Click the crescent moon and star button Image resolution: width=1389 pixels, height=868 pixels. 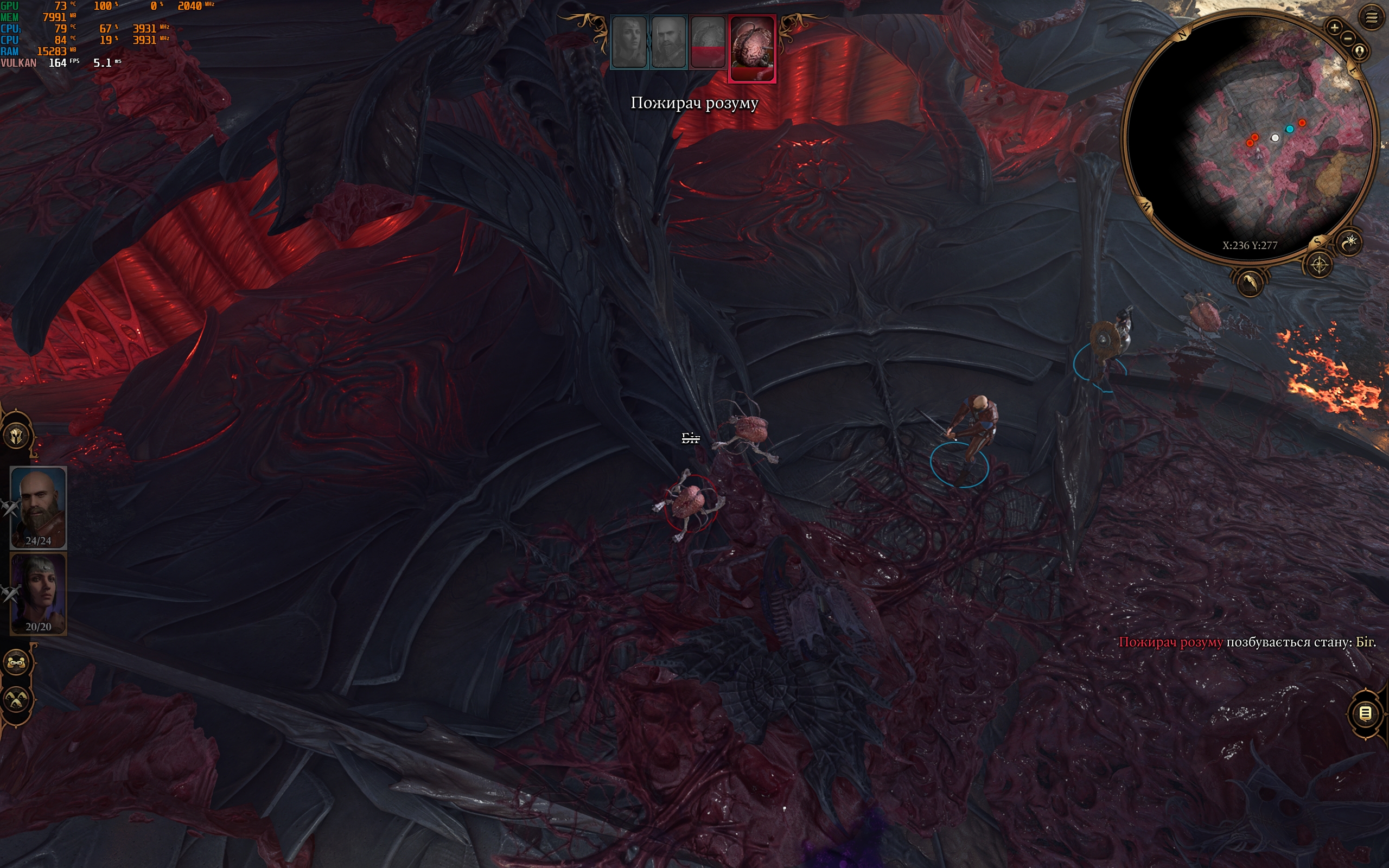pyautogui.click(x=1349, y=242)
